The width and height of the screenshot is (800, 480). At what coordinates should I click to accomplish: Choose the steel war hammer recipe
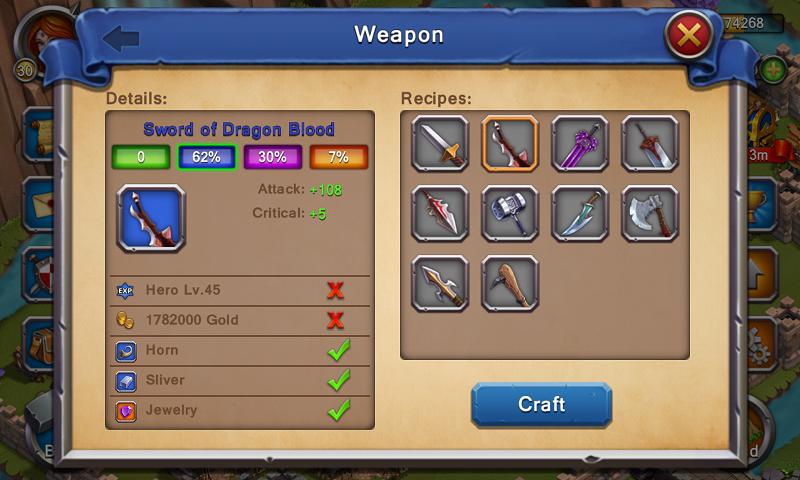coord(510,213)
